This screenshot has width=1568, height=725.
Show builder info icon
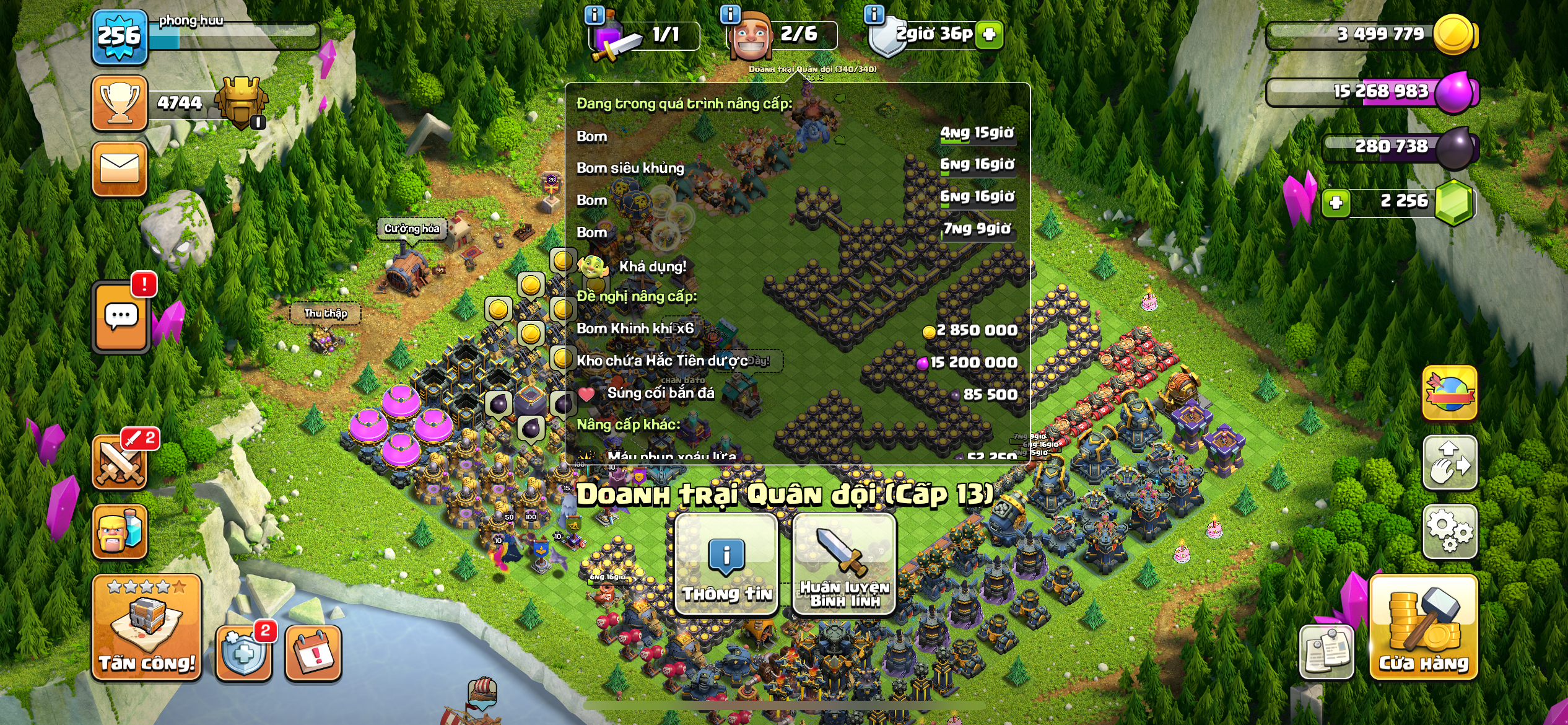pos(731,14)
